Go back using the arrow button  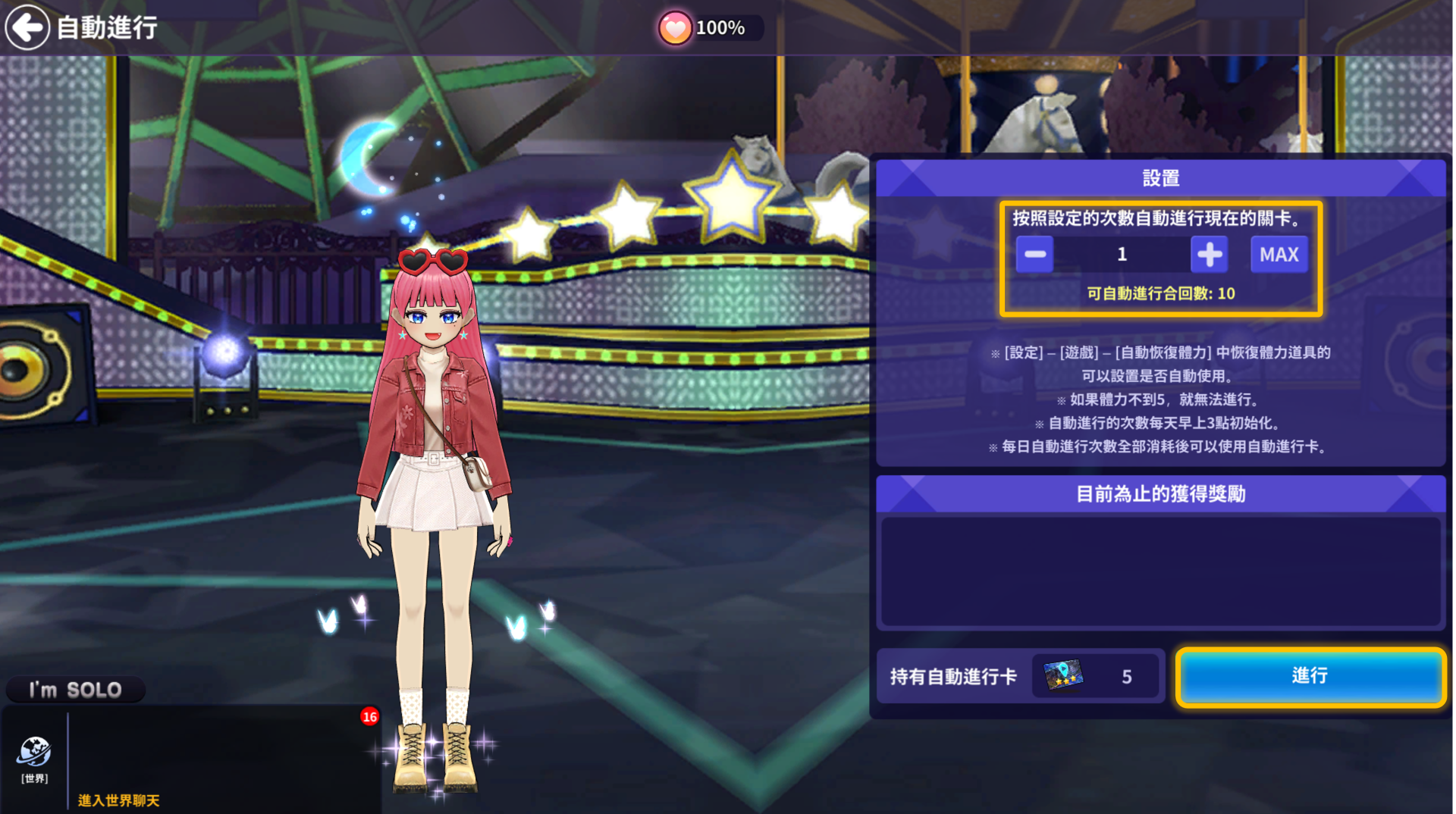[x=28, y=28]
